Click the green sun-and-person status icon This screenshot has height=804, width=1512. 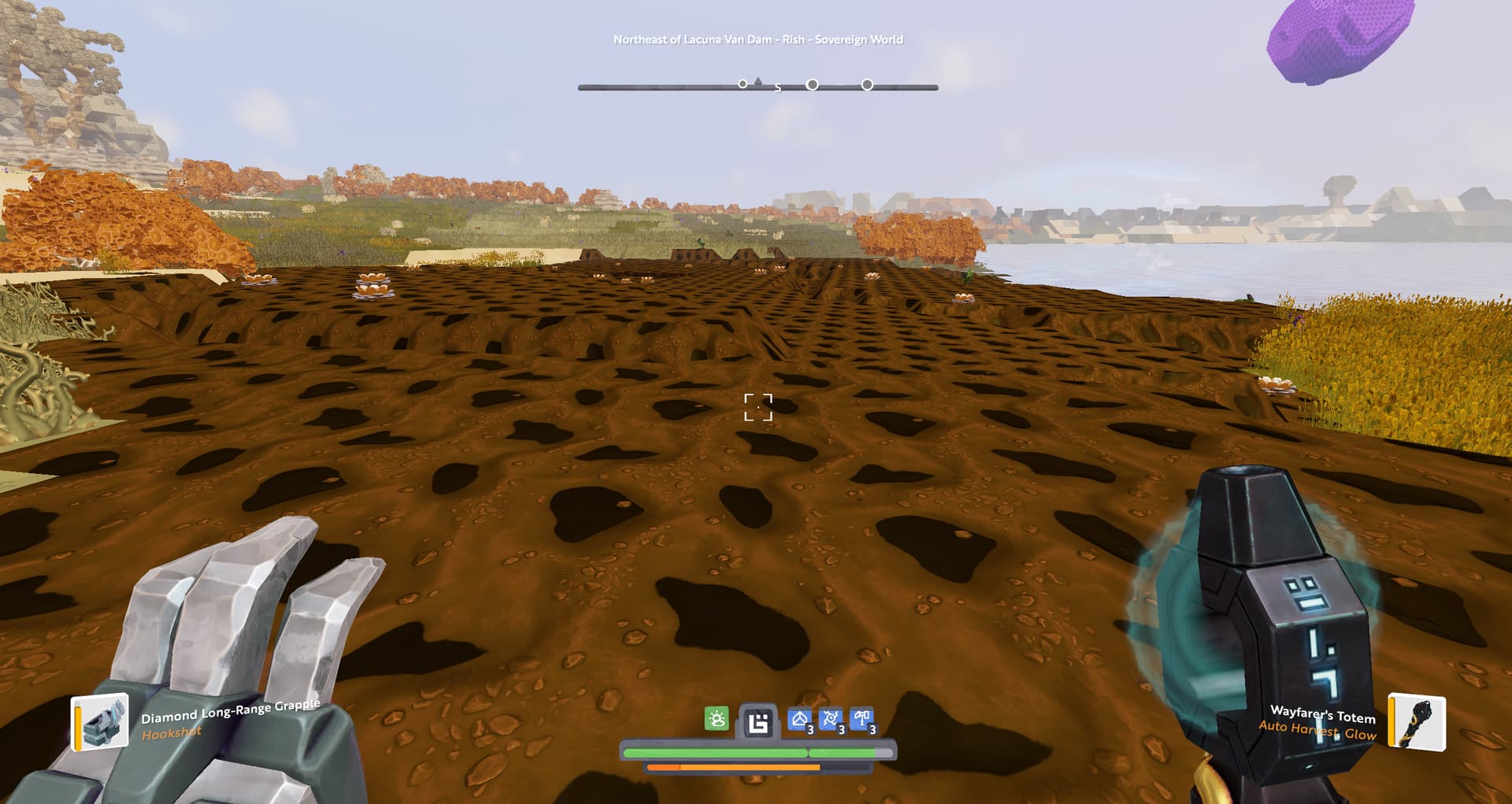tap(716, 718)
